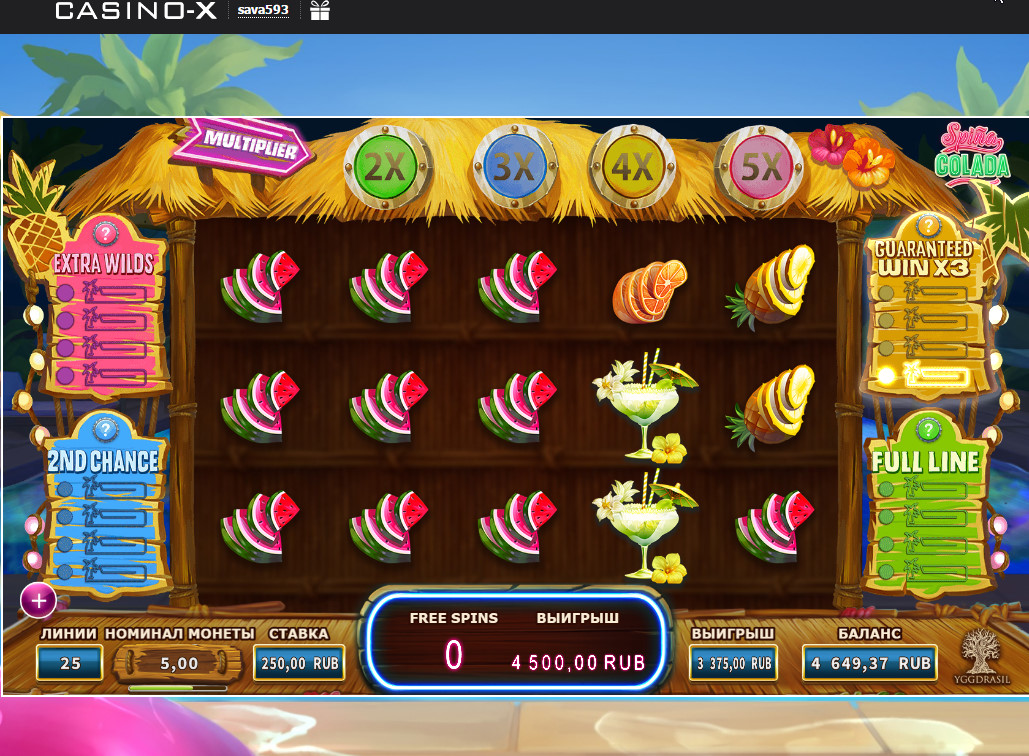Select the lines count box showing 25
1029x756 pixels.
pos(70,662)
